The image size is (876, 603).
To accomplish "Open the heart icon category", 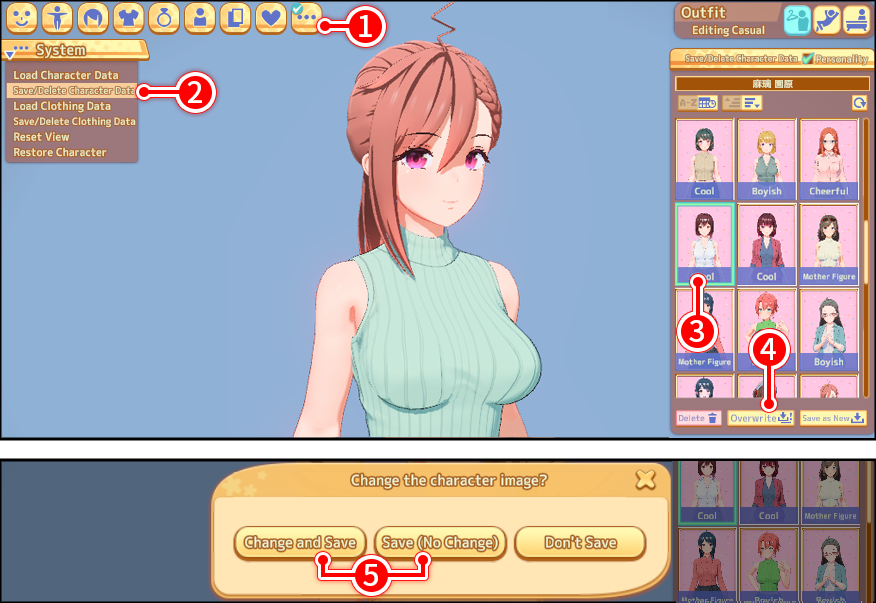I will point(271,18).
